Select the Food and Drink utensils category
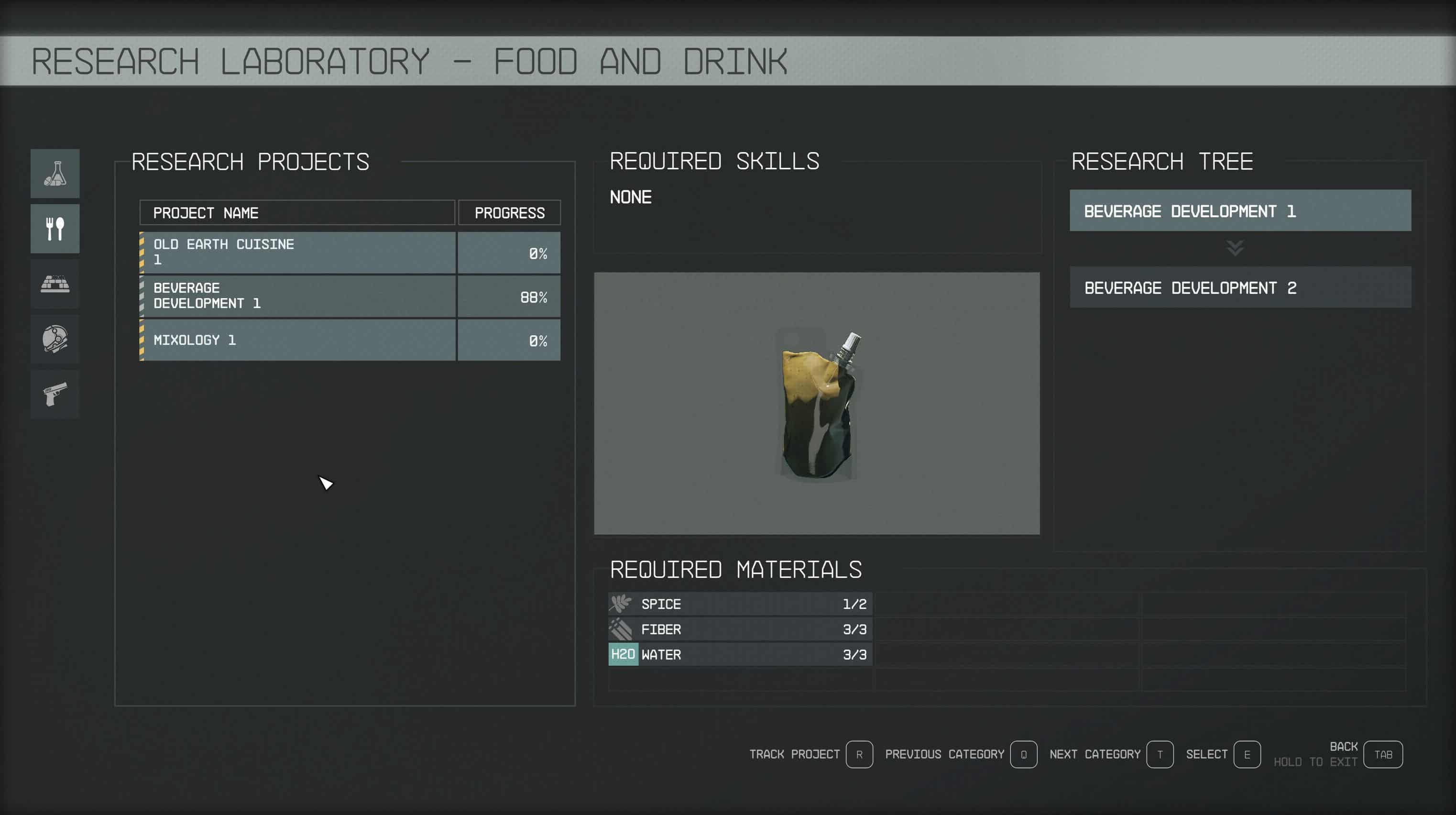The width and height of the screenshot is (1456, 815). click(55, 229)
